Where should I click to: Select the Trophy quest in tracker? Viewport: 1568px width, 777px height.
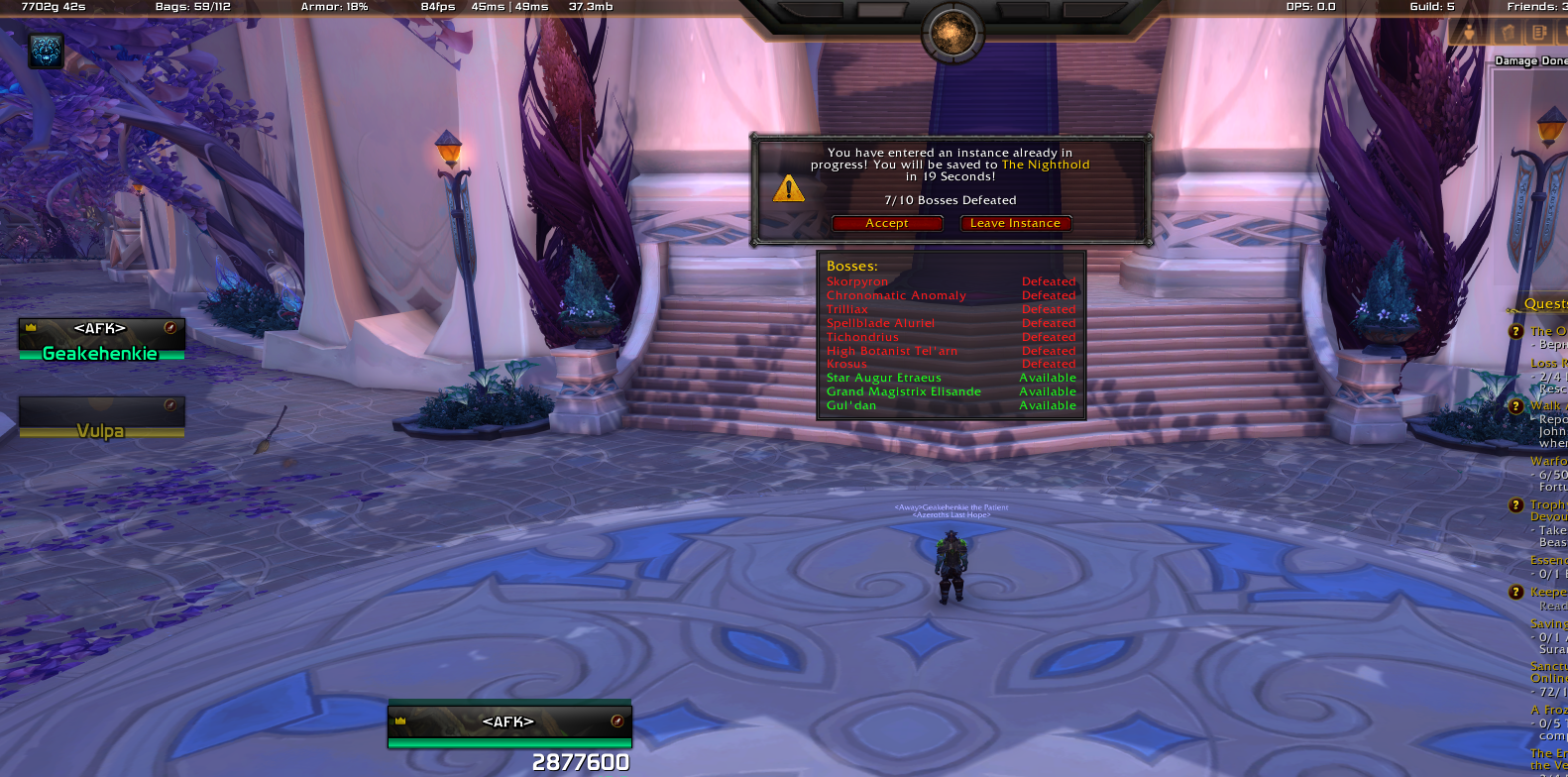coord(1547,505)
